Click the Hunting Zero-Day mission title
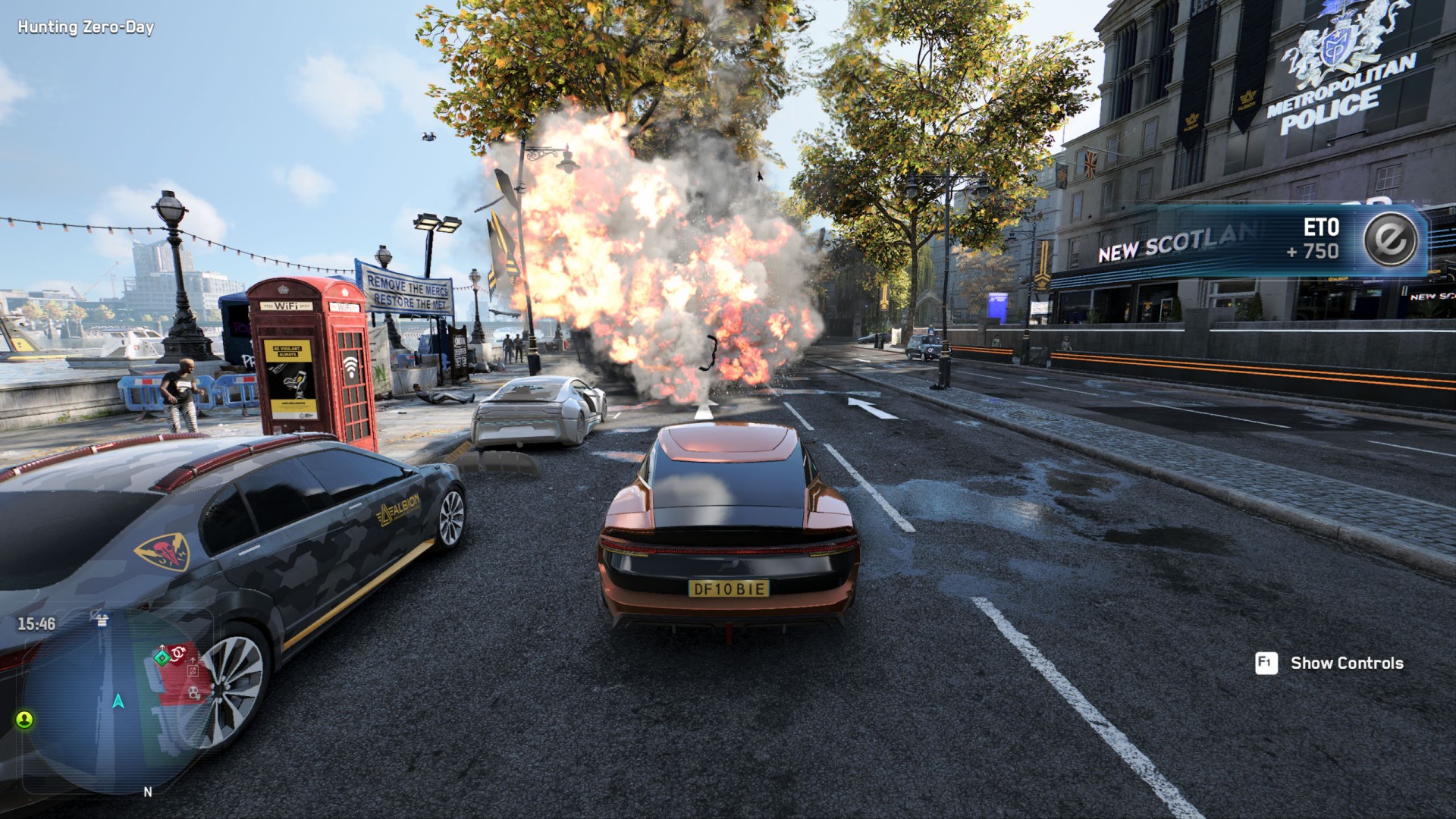 86,27
